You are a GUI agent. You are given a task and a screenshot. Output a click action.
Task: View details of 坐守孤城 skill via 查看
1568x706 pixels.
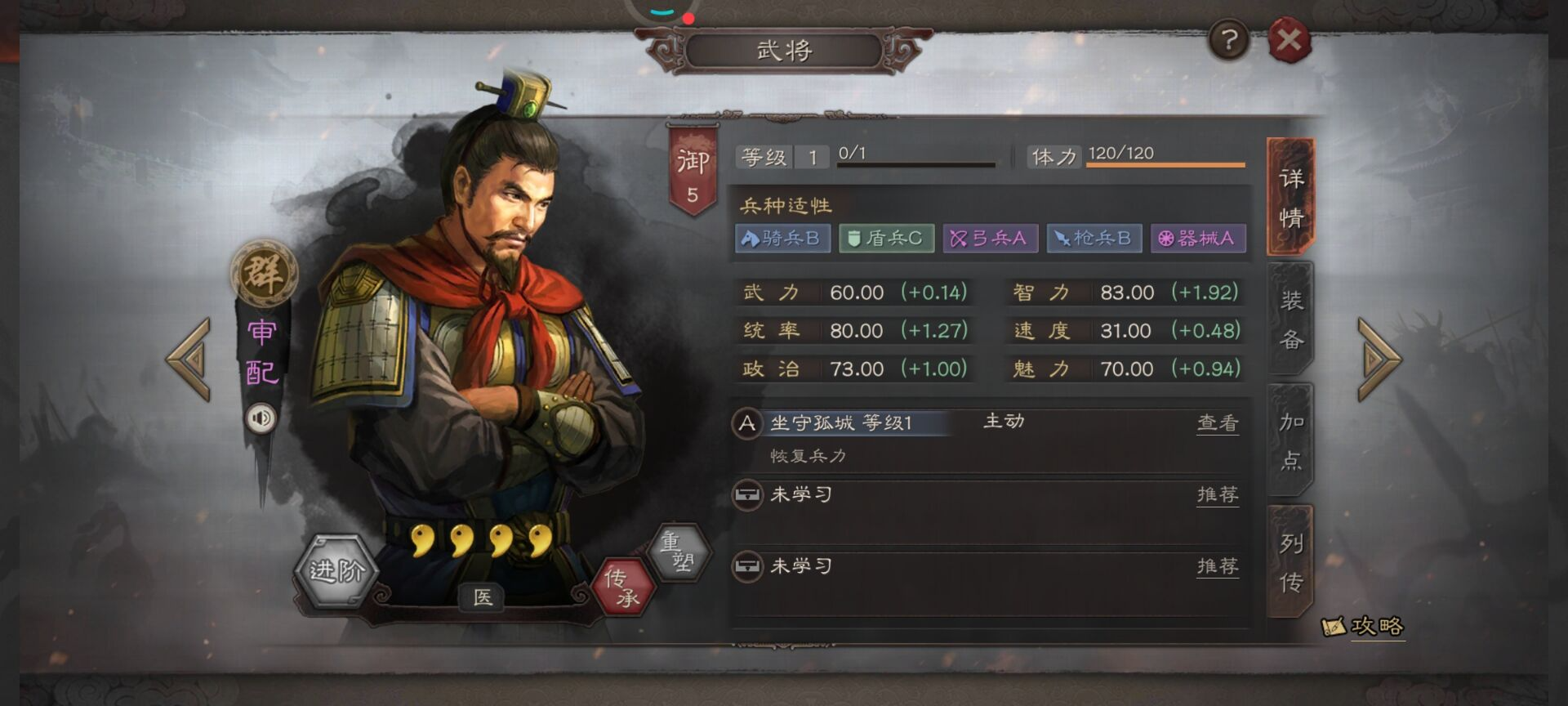click(x=1217, y=422)
